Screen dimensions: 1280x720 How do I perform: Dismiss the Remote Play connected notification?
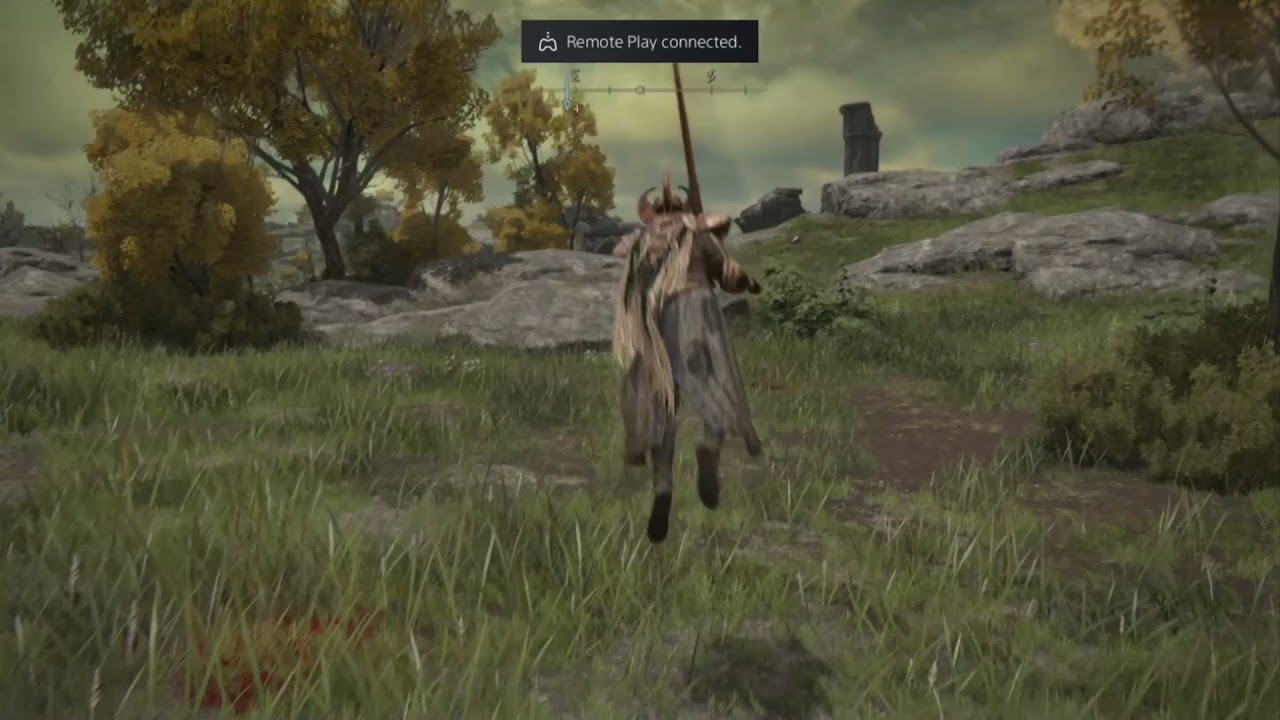(639, 41)
